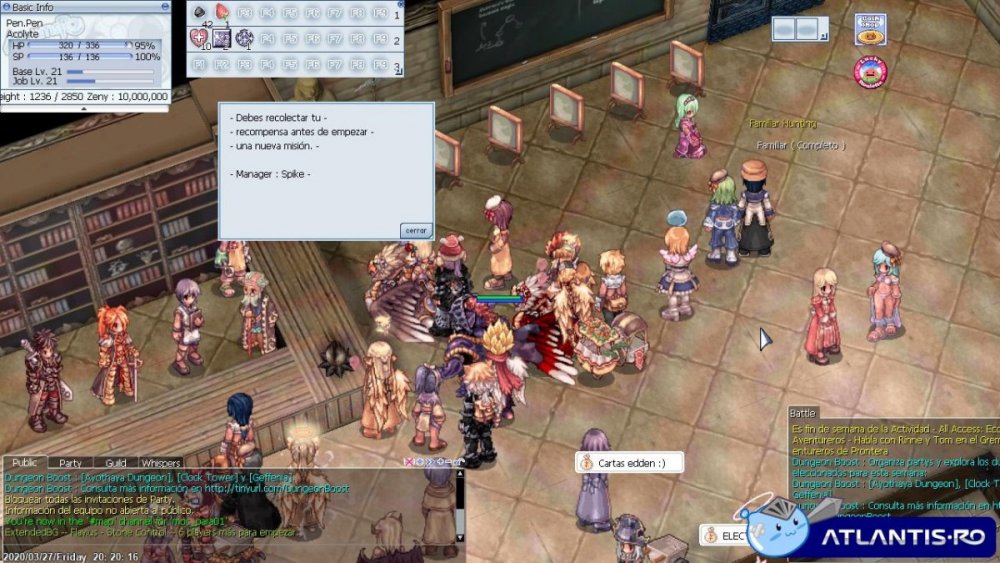The image size is (1000, 563).
Task: Use the strawberry item in hotbar
Action: pyautogui.click(x=222, y=13)
